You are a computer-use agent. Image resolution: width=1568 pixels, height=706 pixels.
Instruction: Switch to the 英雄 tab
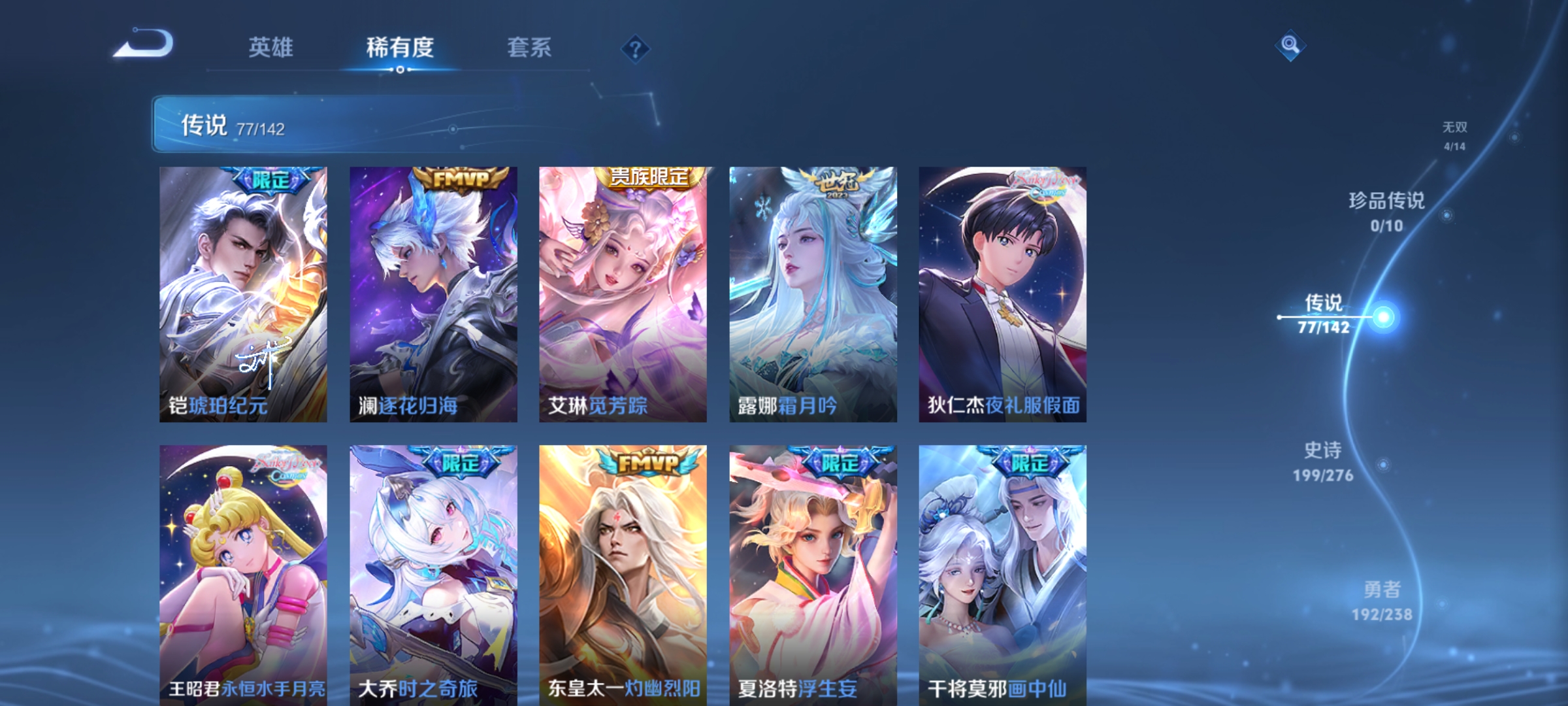271,47
